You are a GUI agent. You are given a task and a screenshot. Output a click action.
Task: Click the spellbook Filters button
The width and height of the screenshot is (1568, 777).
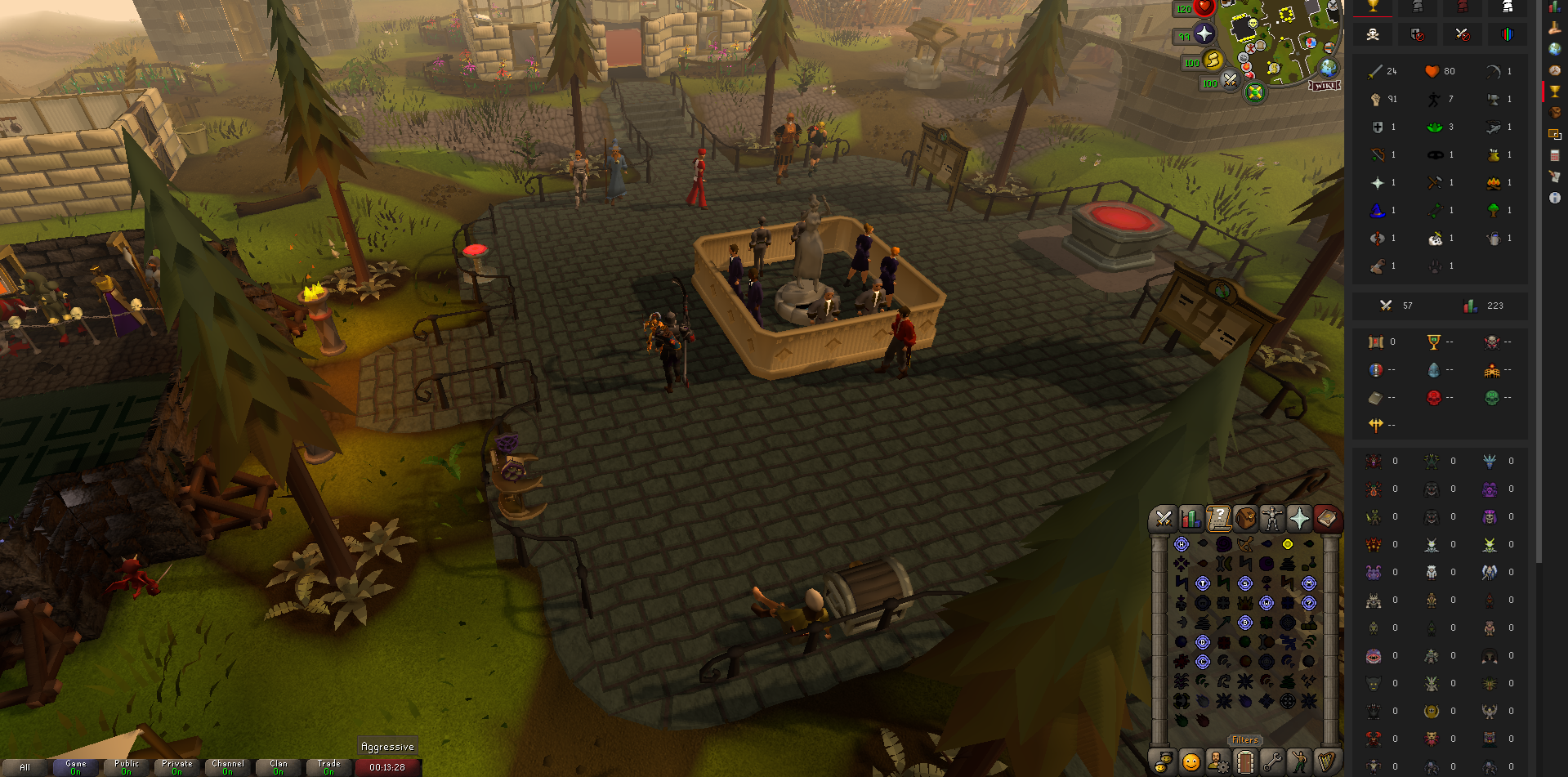click(x=1244, y=740)
